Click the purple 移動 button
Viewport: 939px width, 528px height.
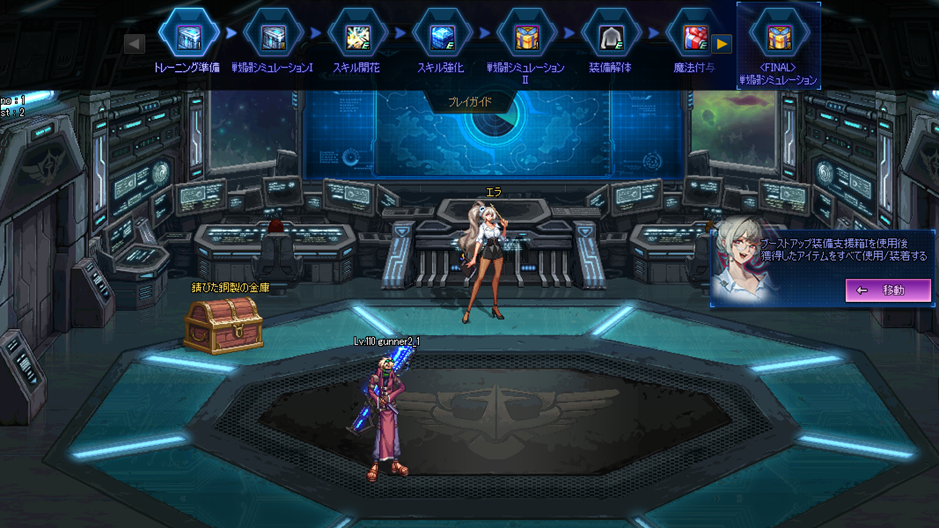point(887,290)
